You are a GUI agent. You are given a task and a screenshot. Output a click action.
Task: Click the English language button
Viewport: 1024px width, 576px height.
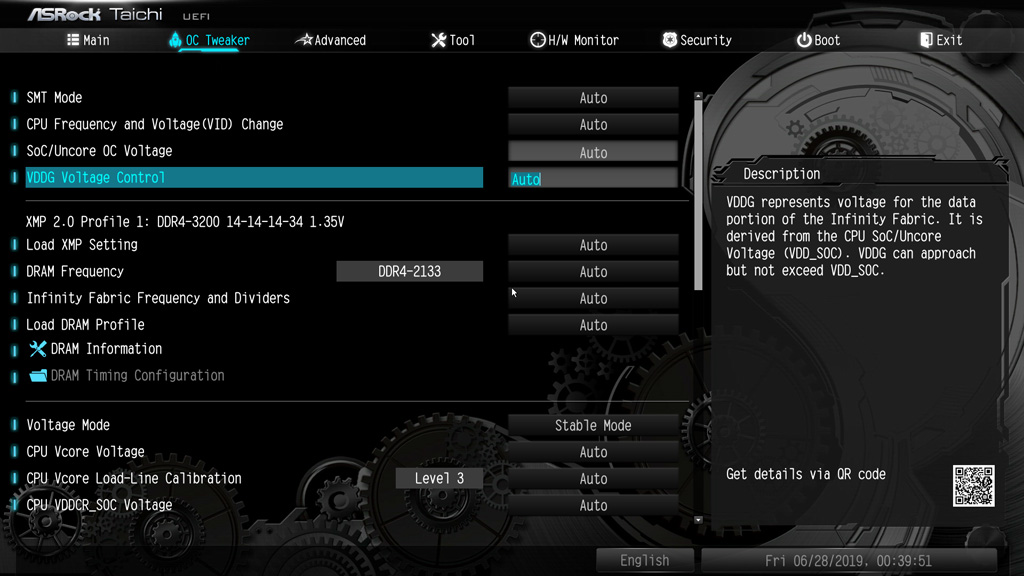point(644,561)
